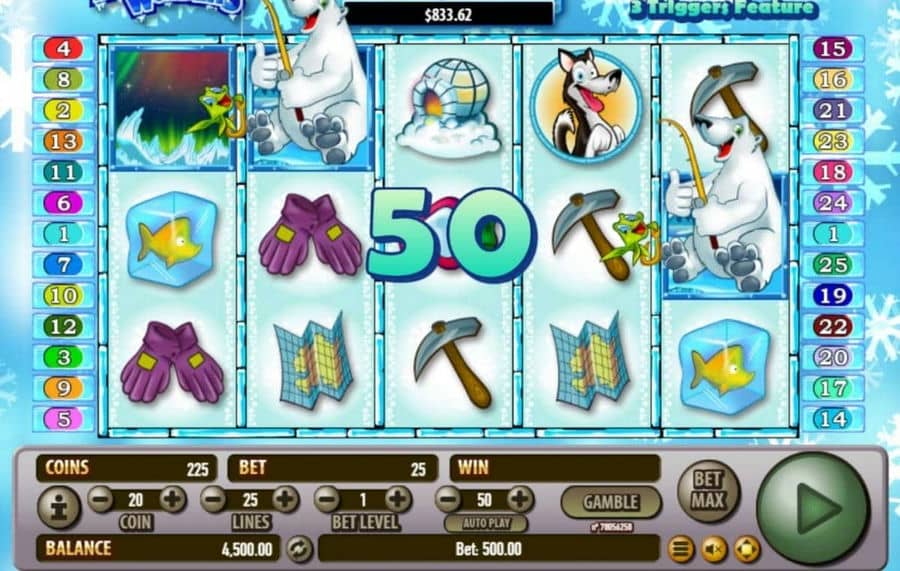Screen dimensions: 900x571
Task: Increase the coin value with plus
Action: pos(172,499)
